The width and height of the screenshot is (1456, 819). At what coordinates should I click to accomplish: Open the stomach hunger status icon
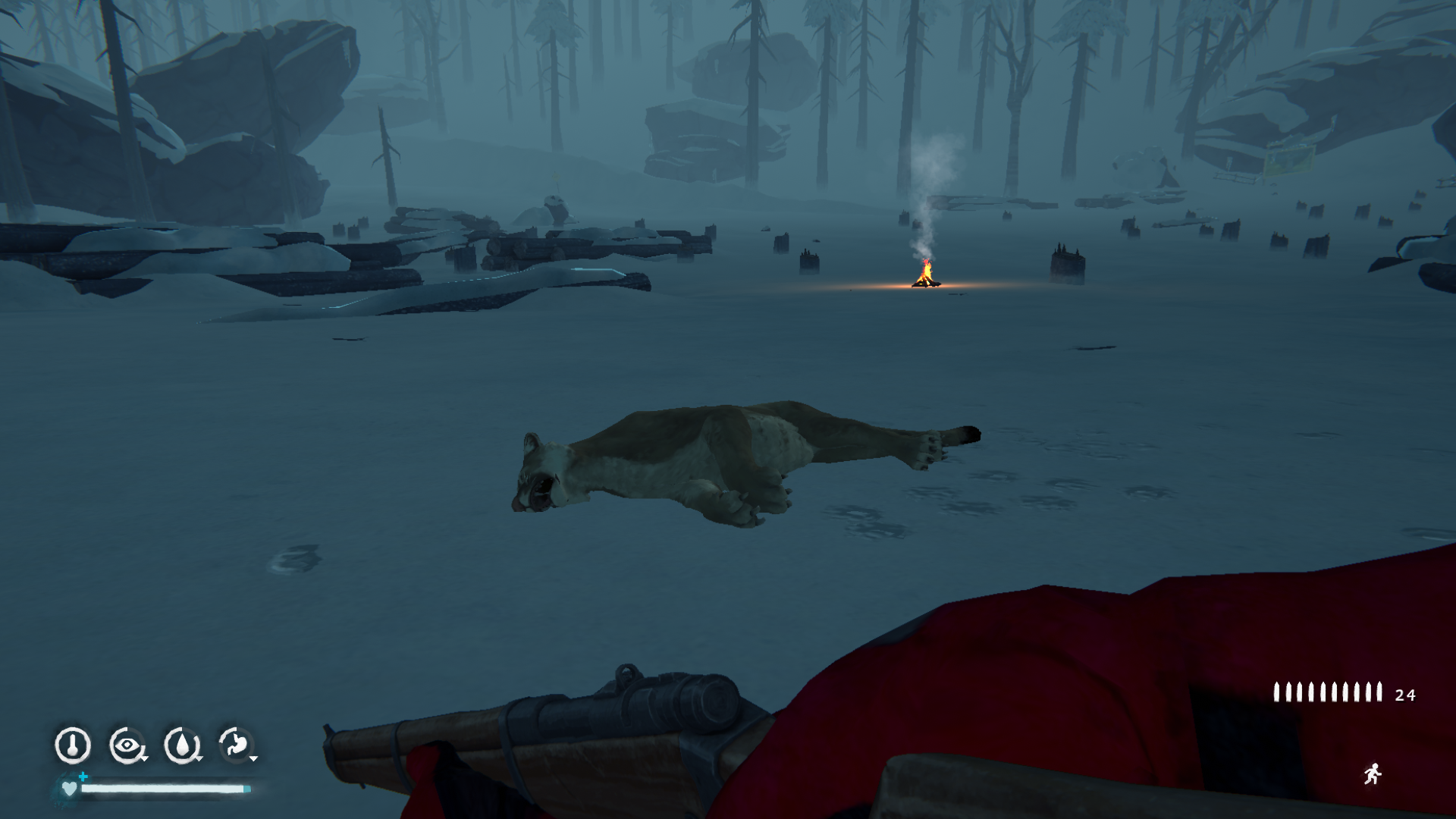point(236,745)
